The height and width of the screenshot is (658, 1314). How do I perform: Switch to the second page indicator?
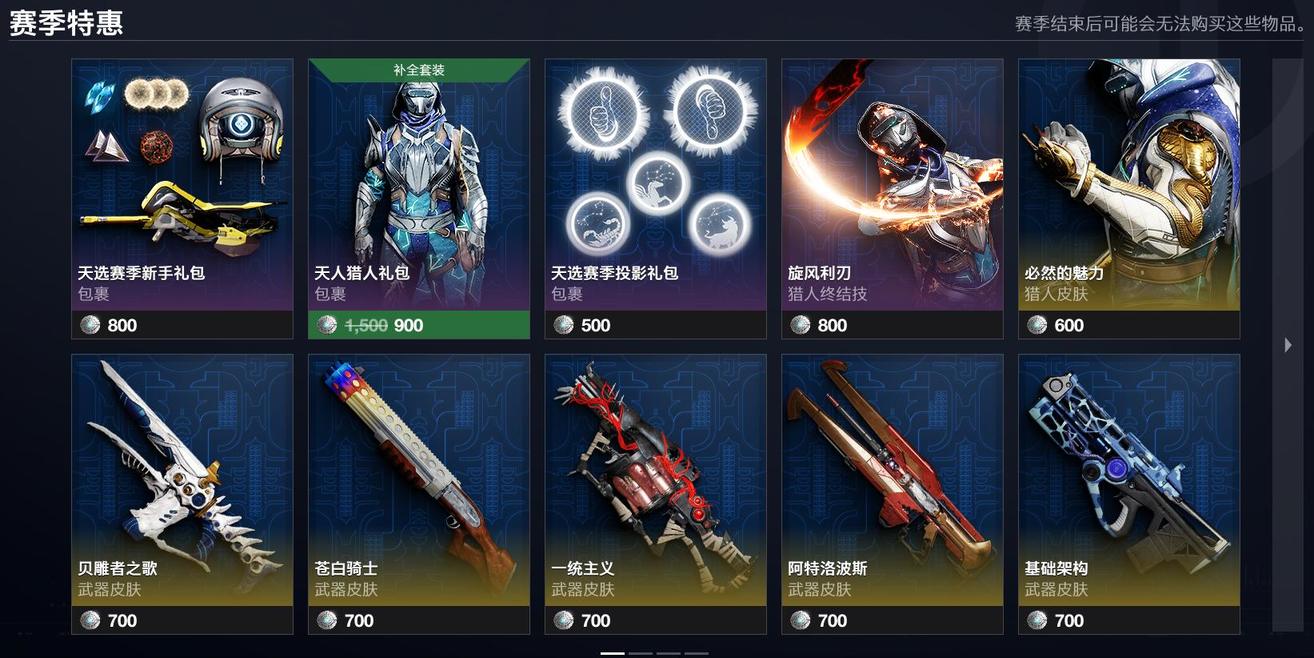(x=640, y=653)
